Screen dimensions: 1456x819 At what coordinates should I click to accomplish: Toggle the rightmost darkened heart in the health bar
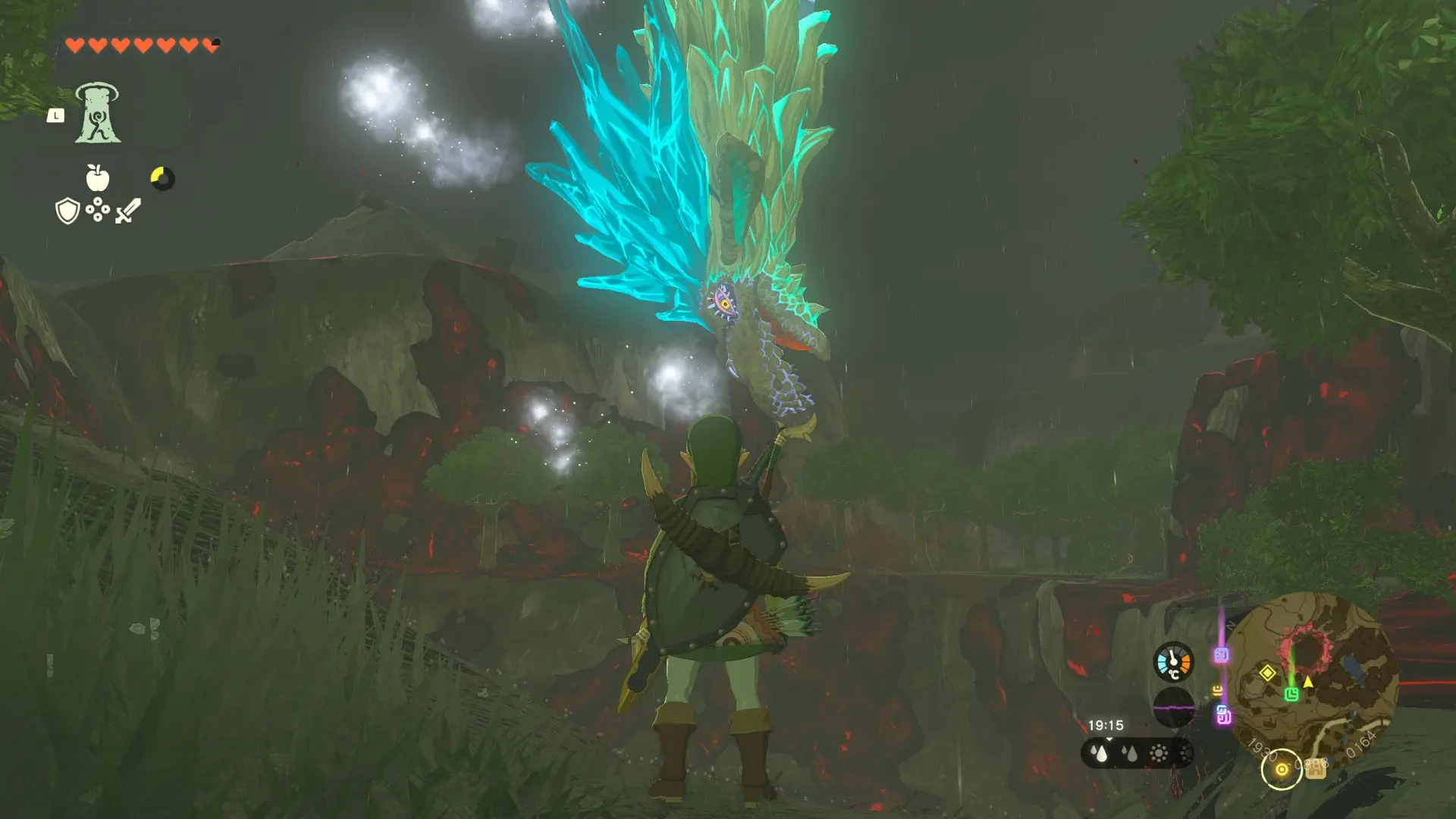[211, 44]
